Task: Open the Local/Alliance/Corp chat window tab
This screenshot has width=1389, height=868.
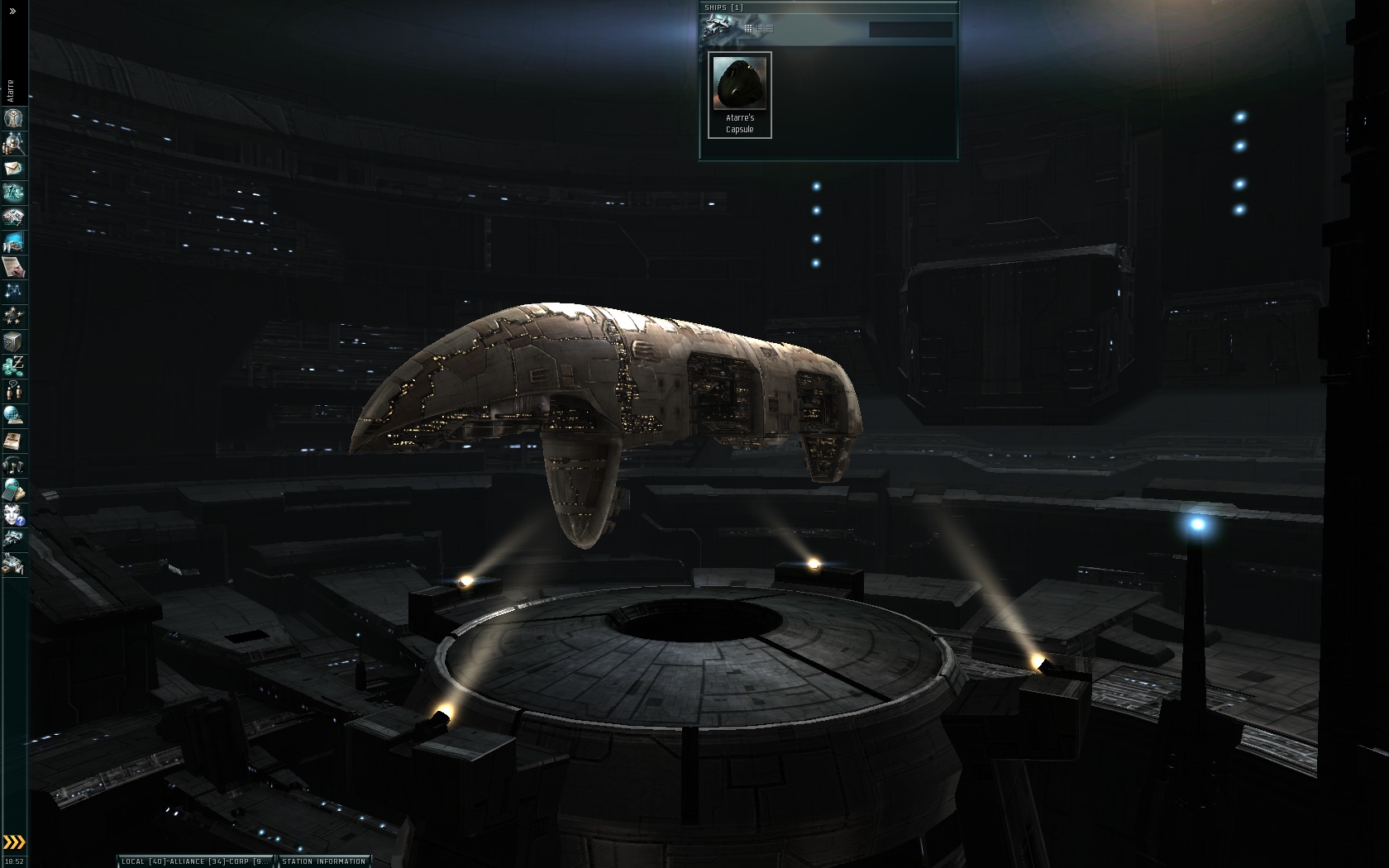Action: (195, 861)
